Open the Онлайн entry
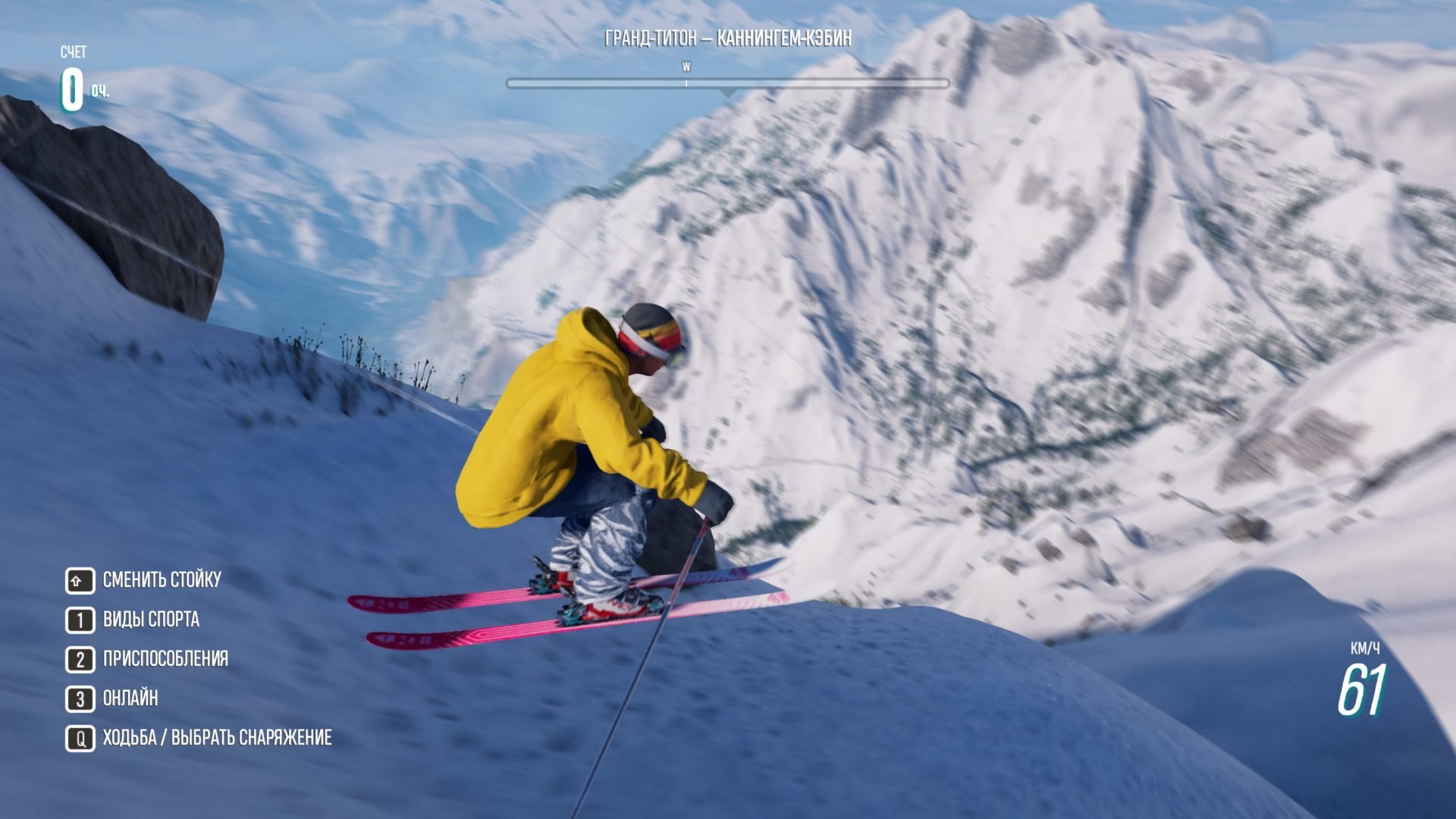 pos(130,698)
